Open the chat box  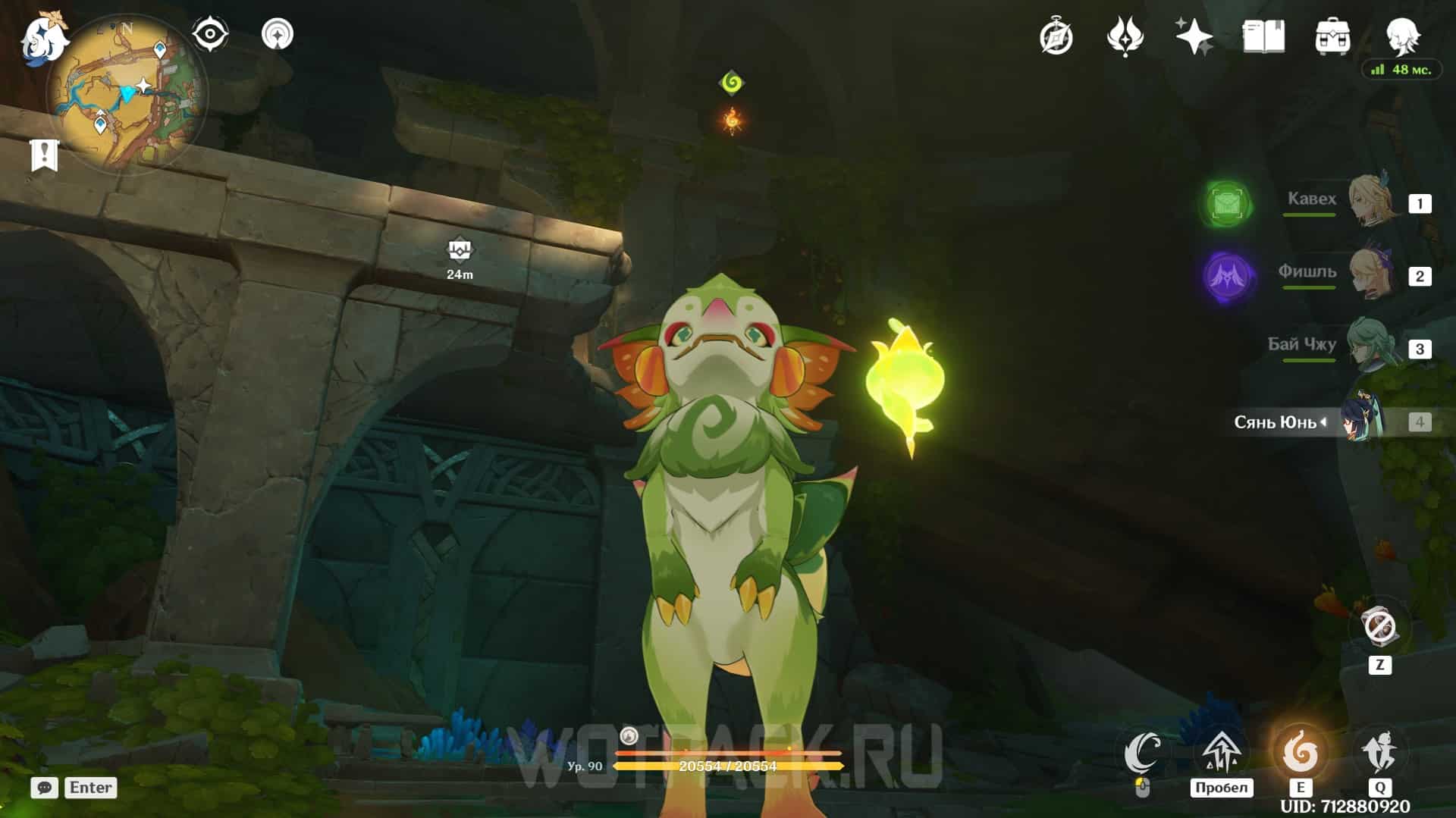click(x=45, y=788)
